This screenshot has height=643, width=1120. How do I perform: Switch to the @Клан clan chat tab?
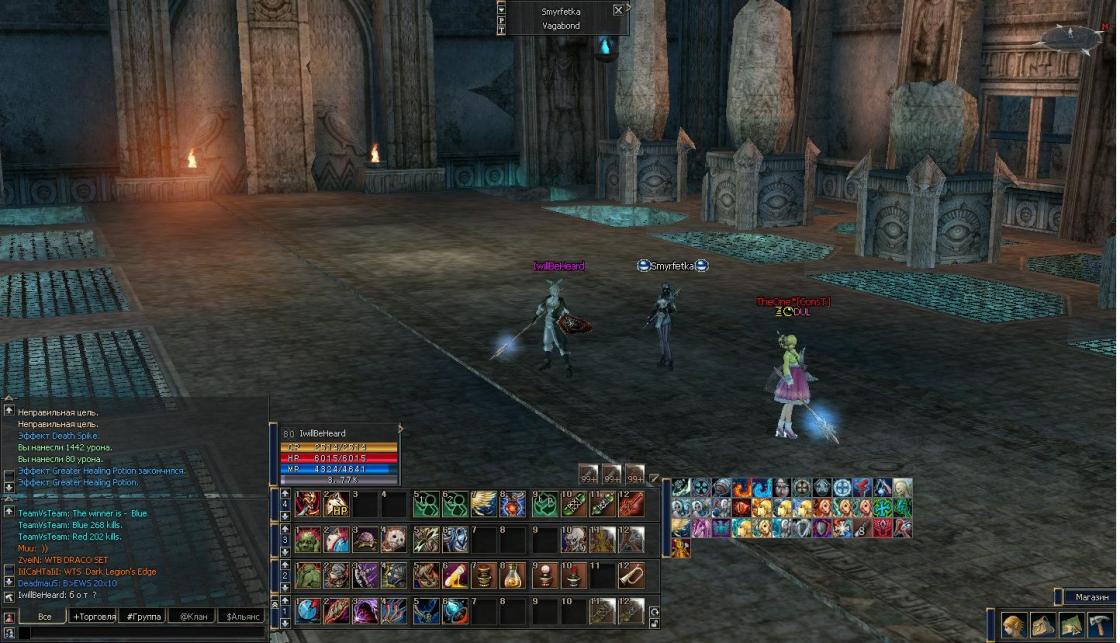[x=193, y=616]
